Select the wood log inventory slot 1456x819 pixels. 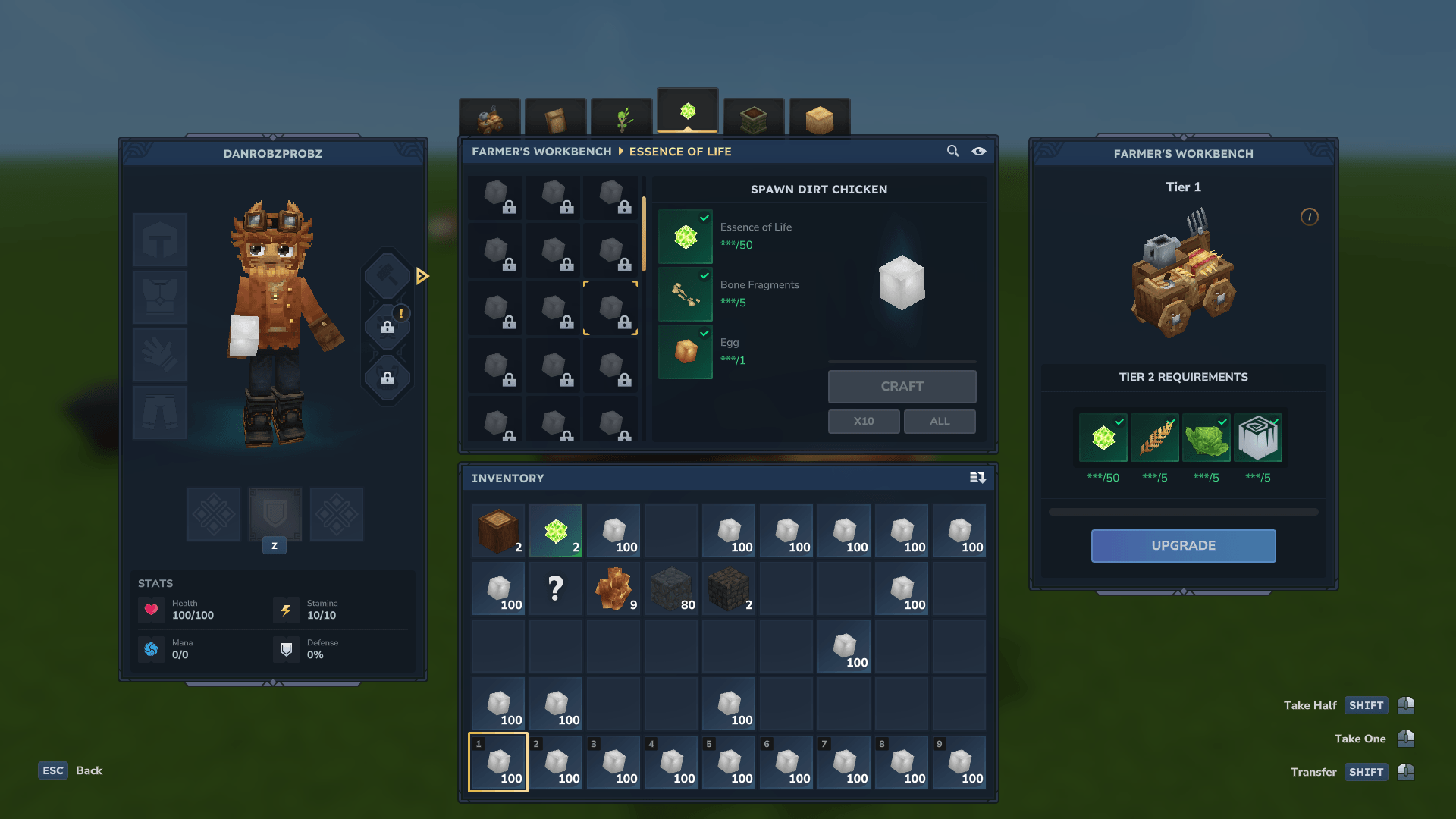point(498,531)
